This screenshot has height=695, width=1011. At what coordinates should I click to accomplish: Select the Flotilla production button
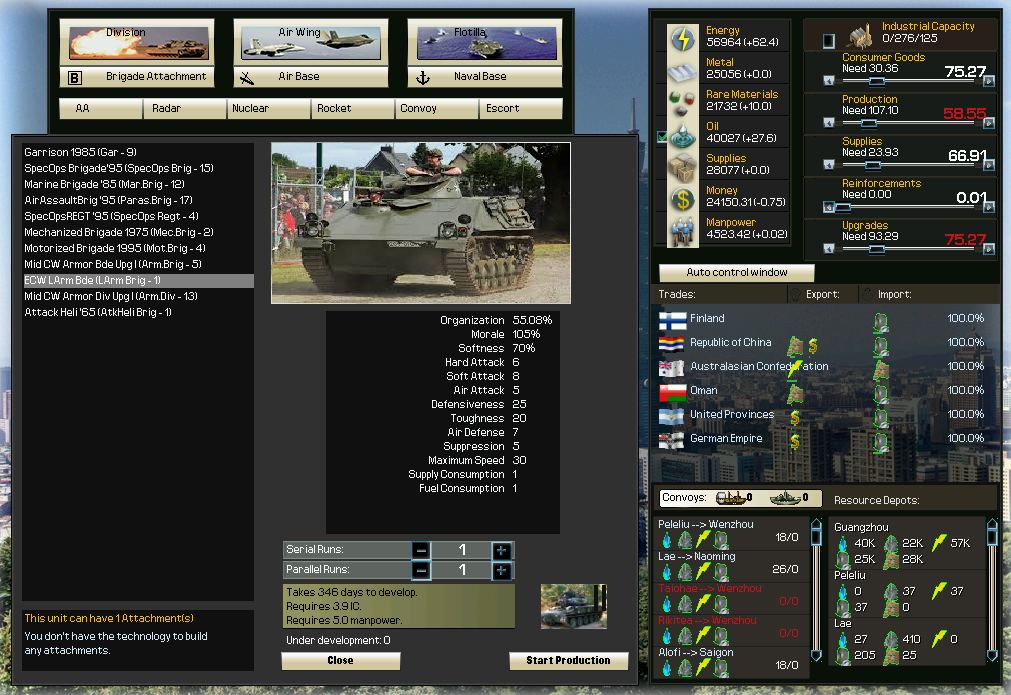470,41
